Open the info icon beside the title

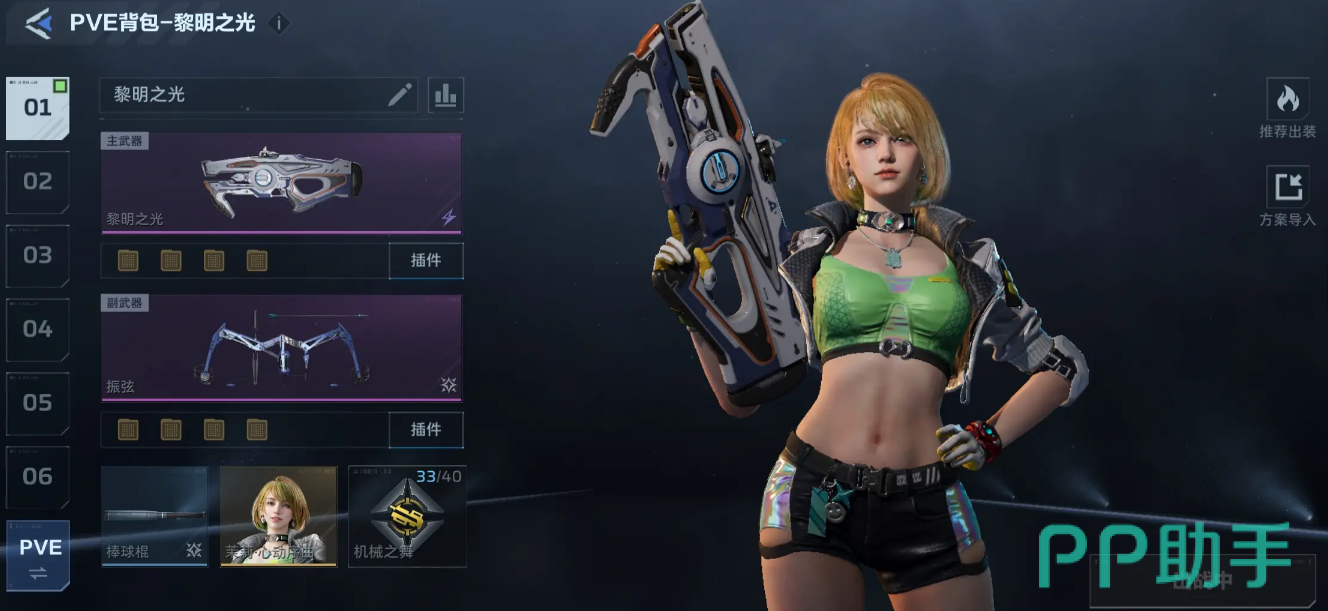point(280,23)
